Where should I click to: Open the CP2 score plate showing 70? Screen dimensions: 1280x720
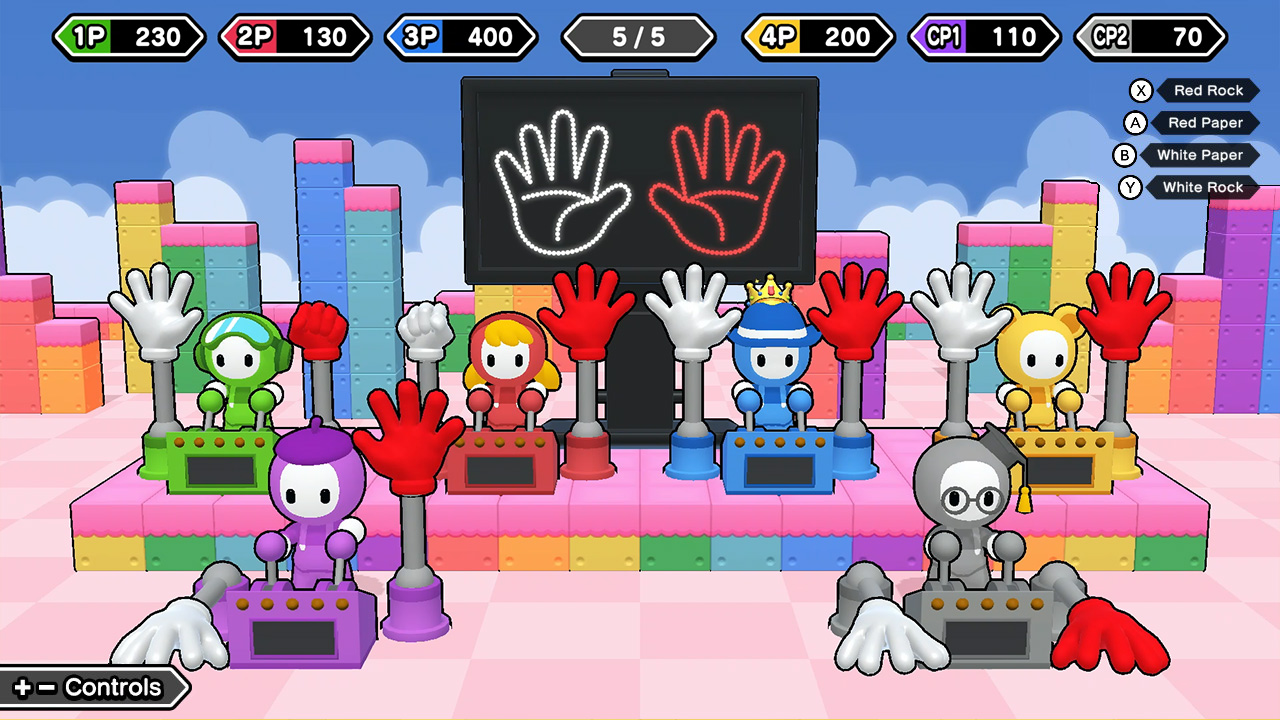(x=1148, y=36)
